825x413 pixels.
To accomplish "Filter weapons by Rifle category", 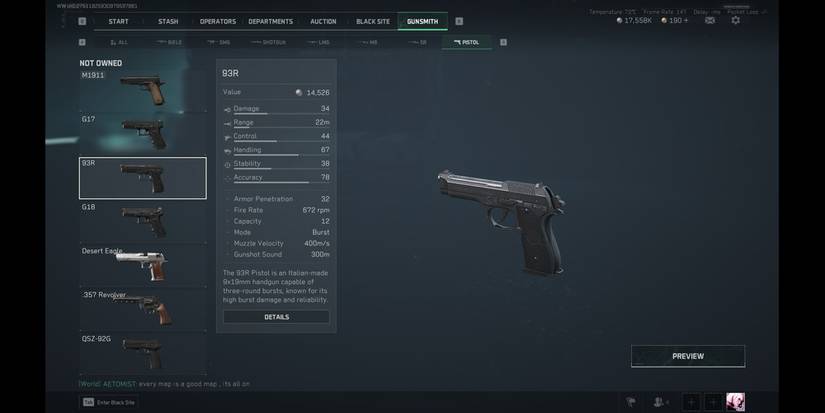I will [170, 42].
